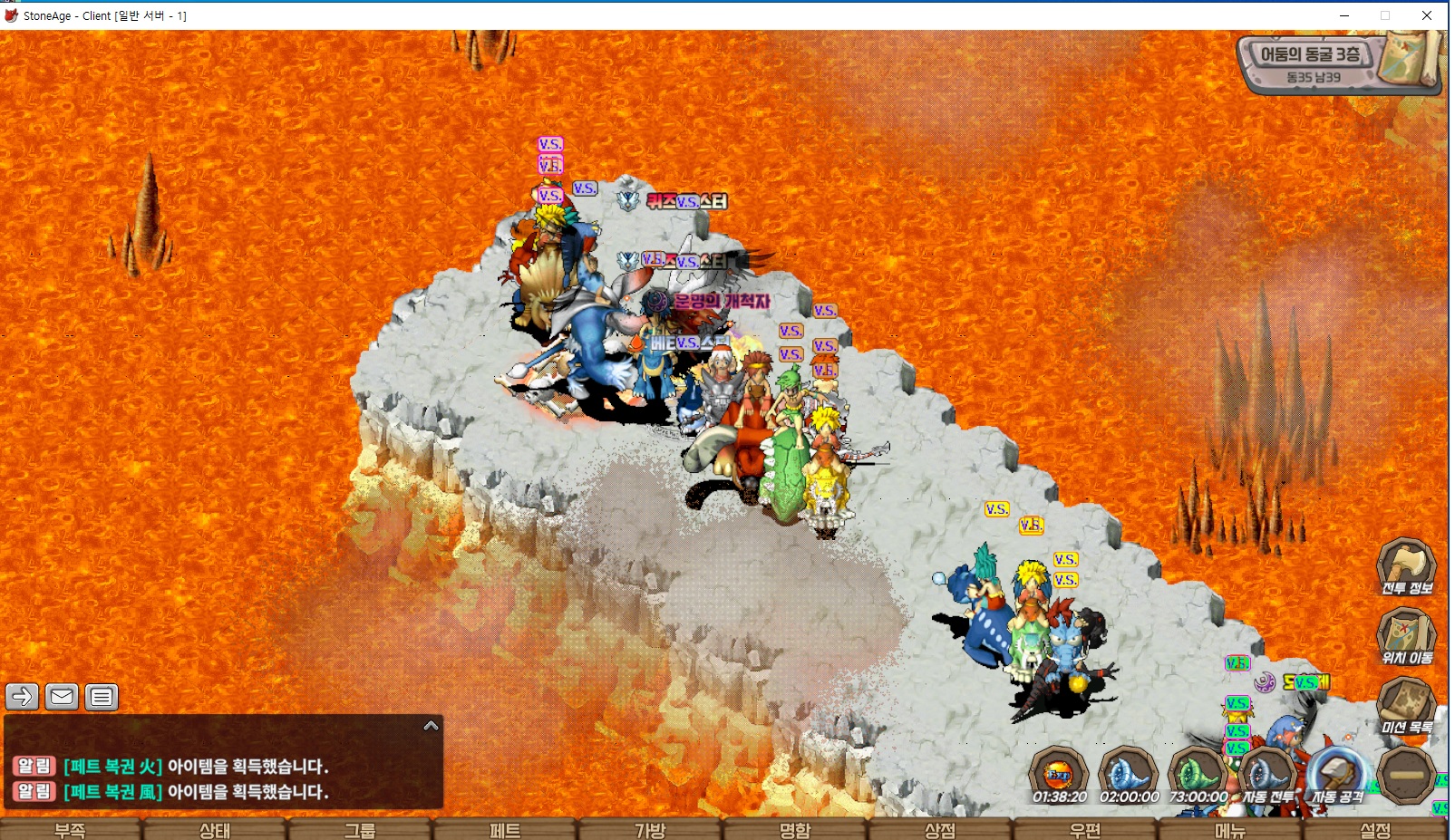Open the 명함 (name card) menu
The height and width of the screenshot is (840, 1455).
coord(795,829)
